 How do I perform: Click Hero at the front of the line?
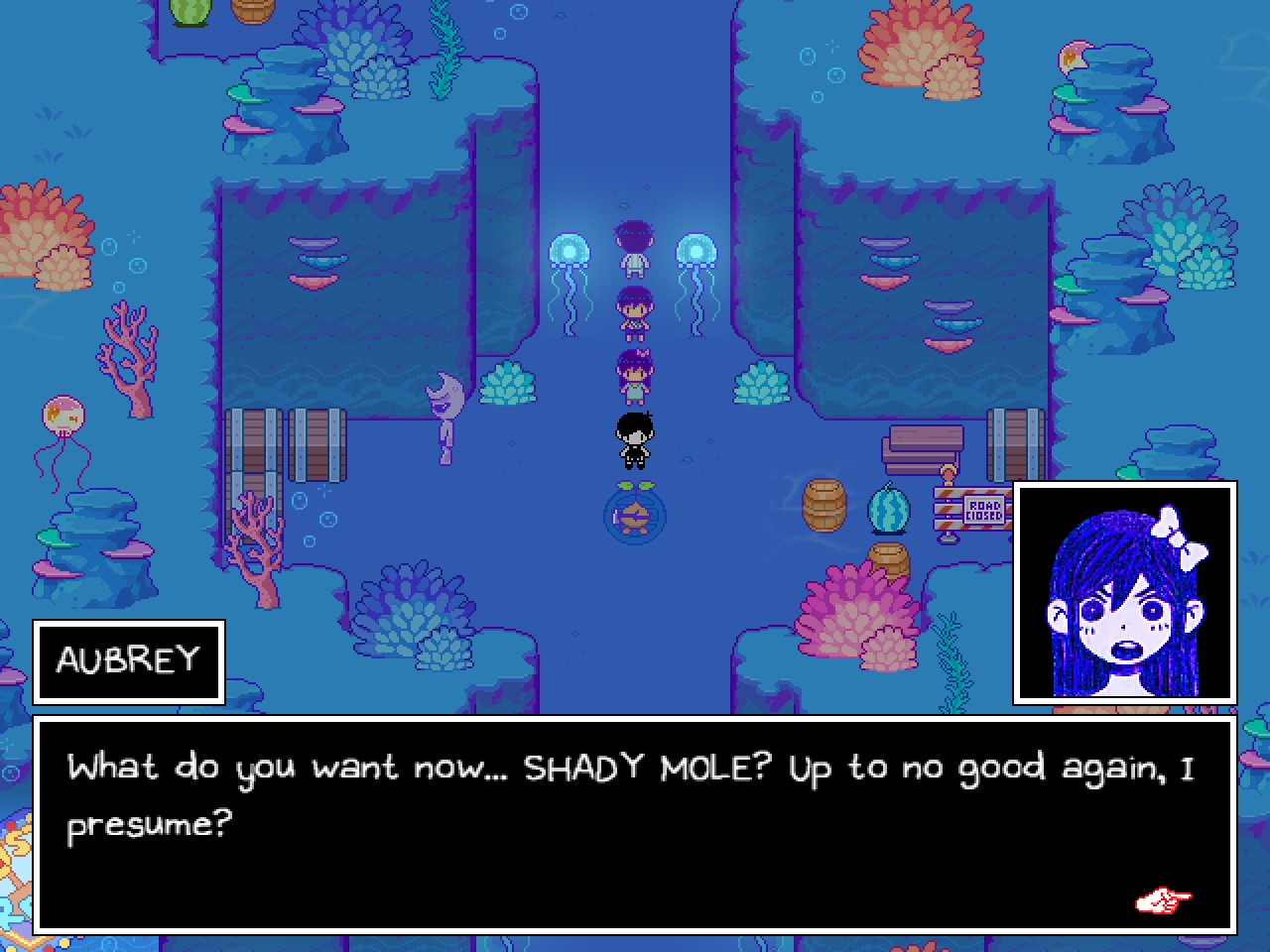[x=633, y=248]
